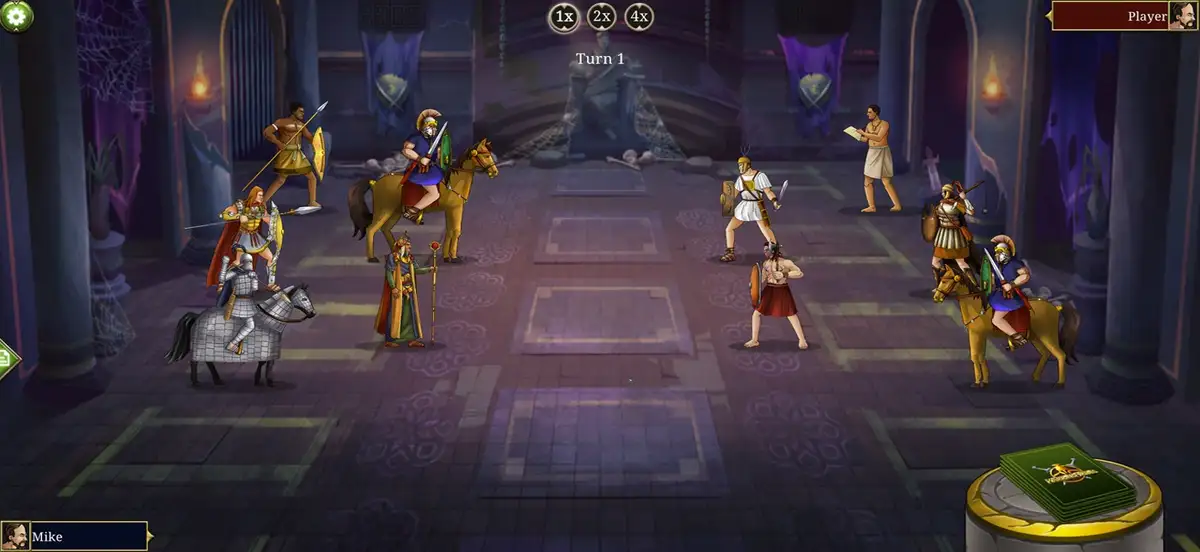The width and height of the screenshot is (1200, 552).
Task: Expand the green side tab
Action: coord(7,357)
